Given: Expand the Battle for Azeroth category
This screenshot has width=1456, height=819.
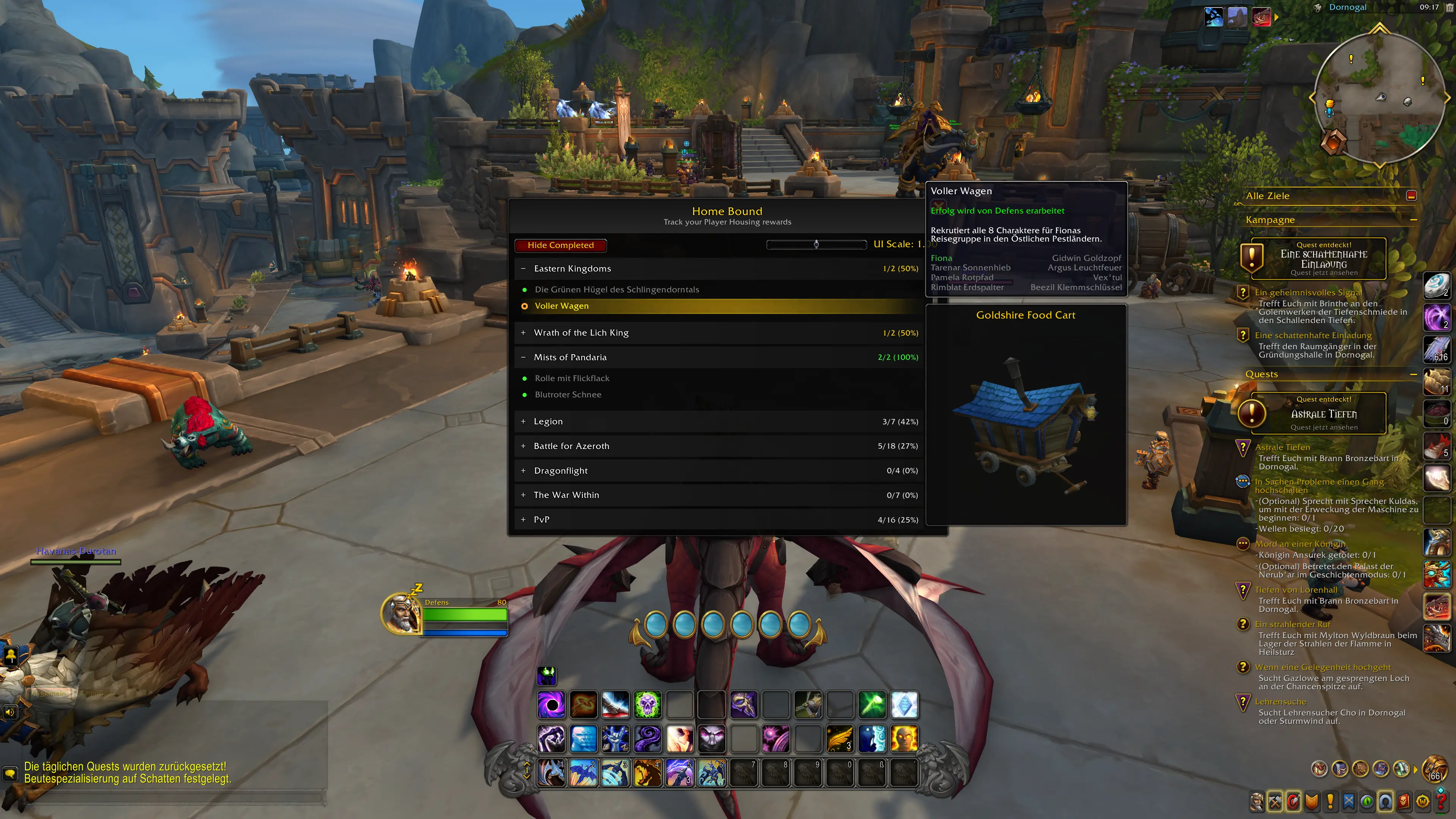Looking at the screenshot, I should pos(523,446).
